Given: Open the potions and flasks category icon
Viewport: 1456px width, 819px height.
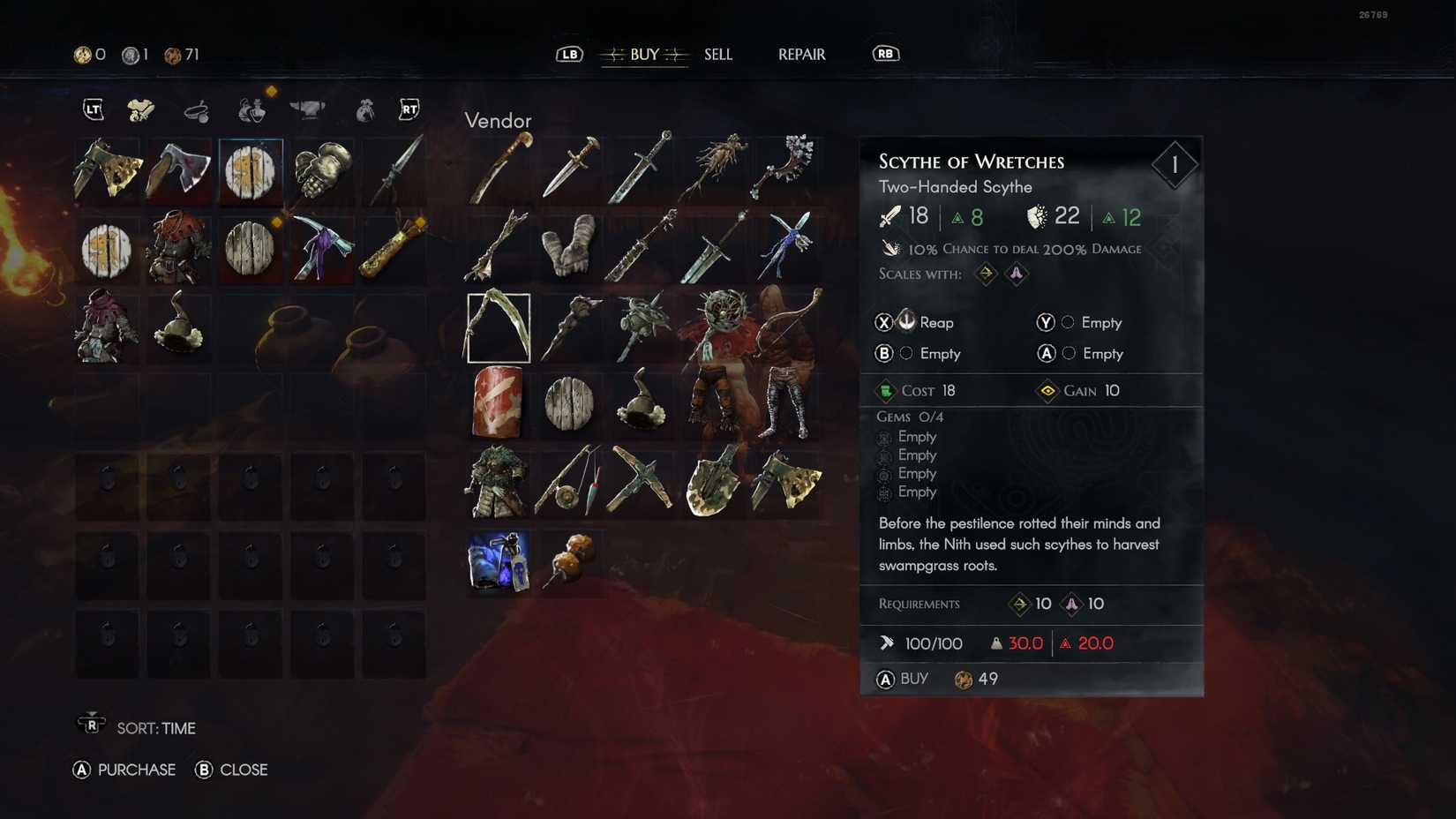Looking at the screenshot, I should pos(251,110).
